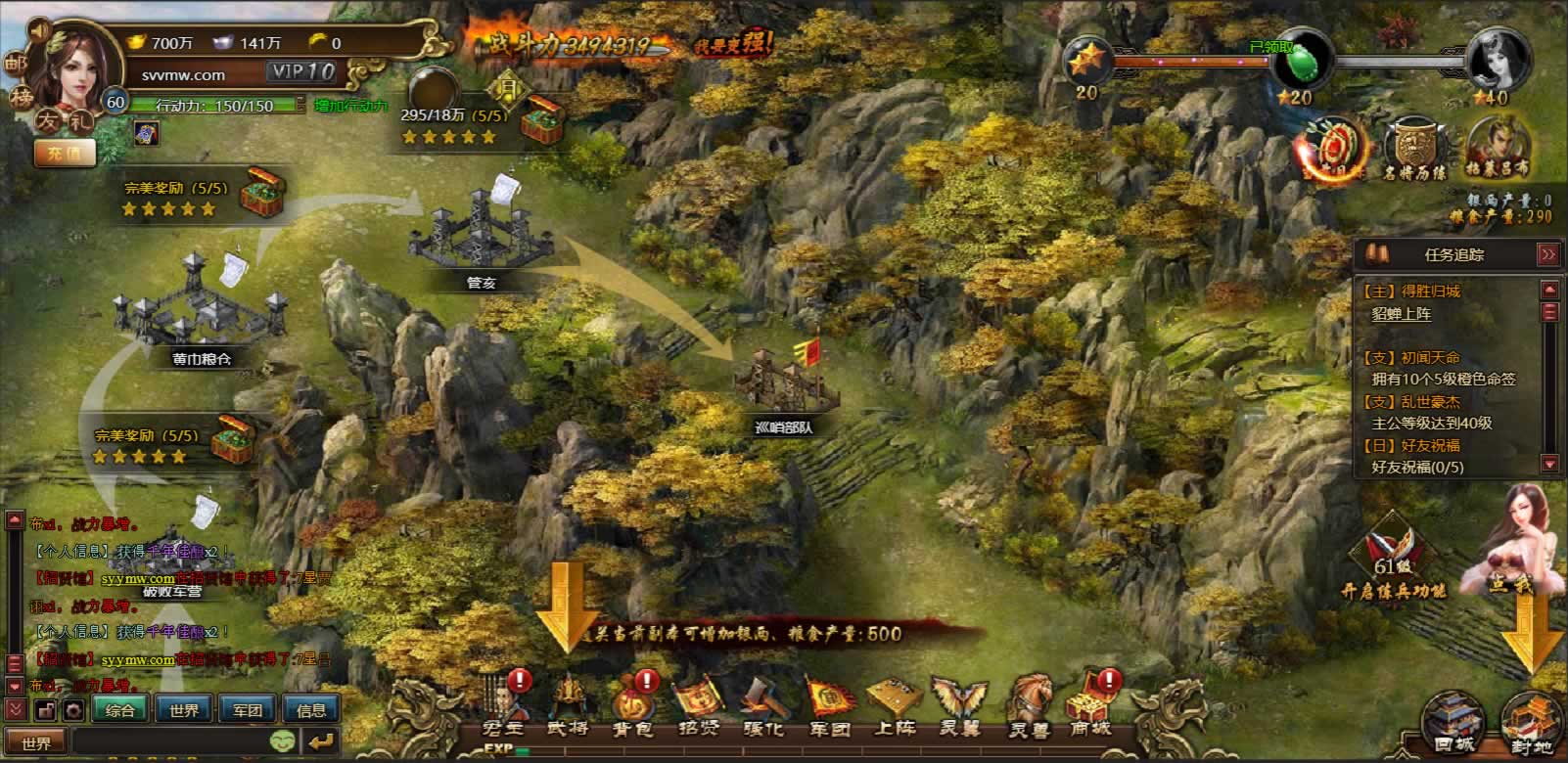Open the 招募吕布 recruit icon
Viewport: 1568px width, 763px height.
pos(1498,150)
